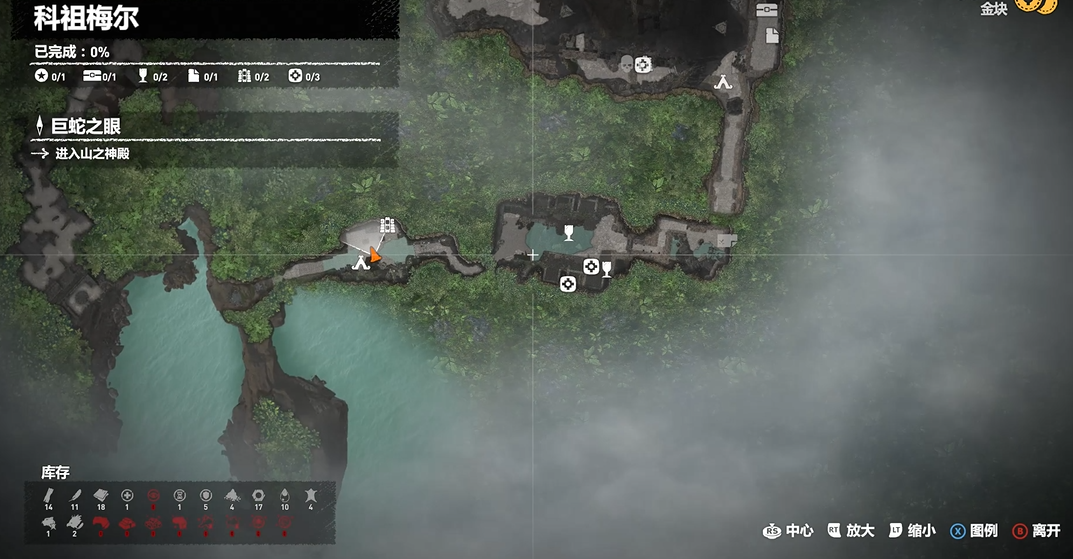
Task: Click the crosshair marker left of the goblet
Action: pos(591,267)
